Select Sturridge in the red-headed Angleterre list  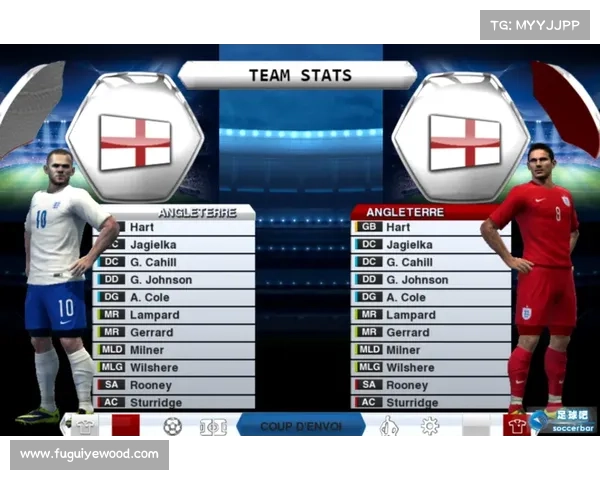pos(430,402)
